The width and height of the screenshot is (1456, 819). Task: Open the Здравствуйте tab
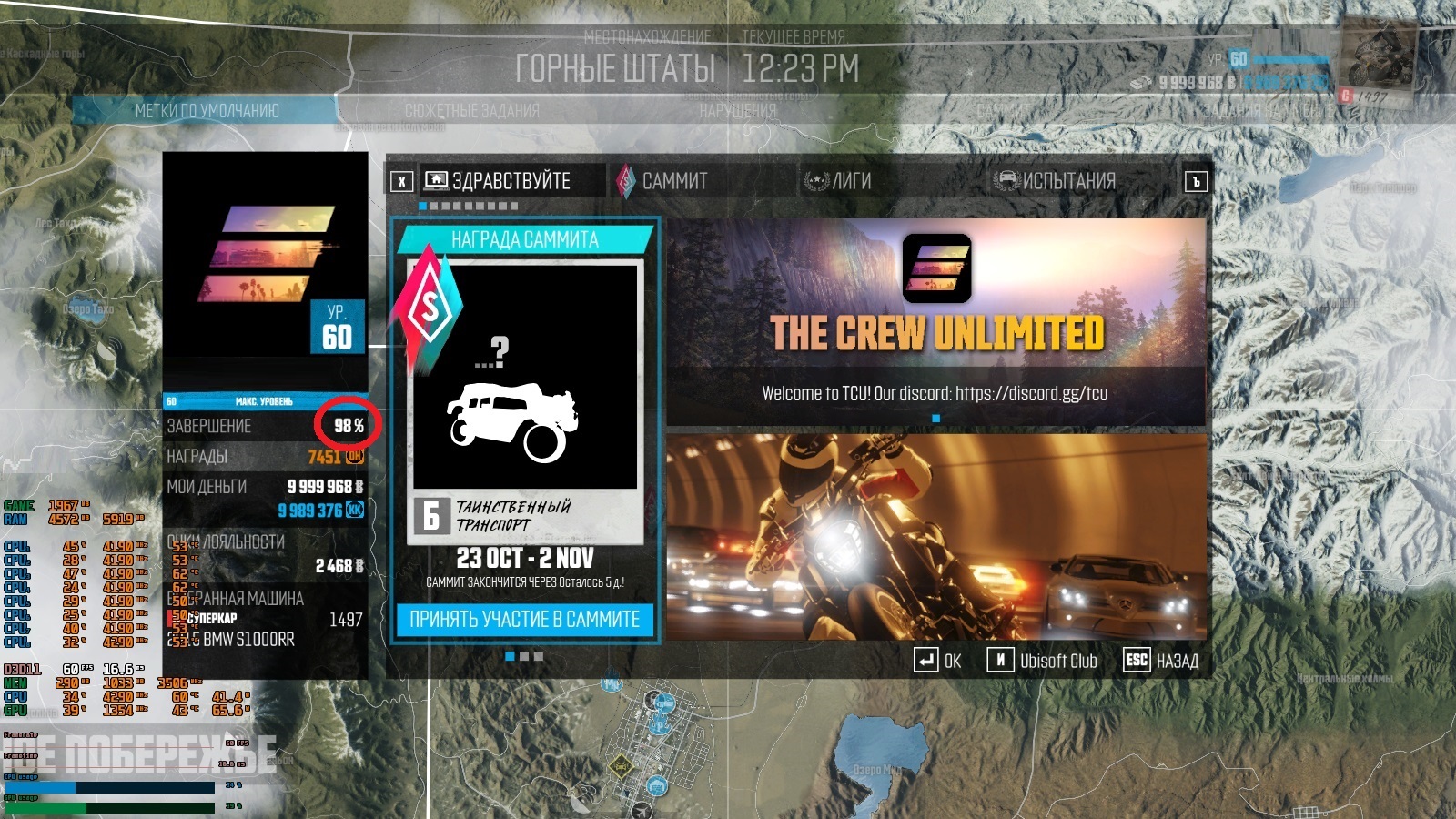pos(511,181)
